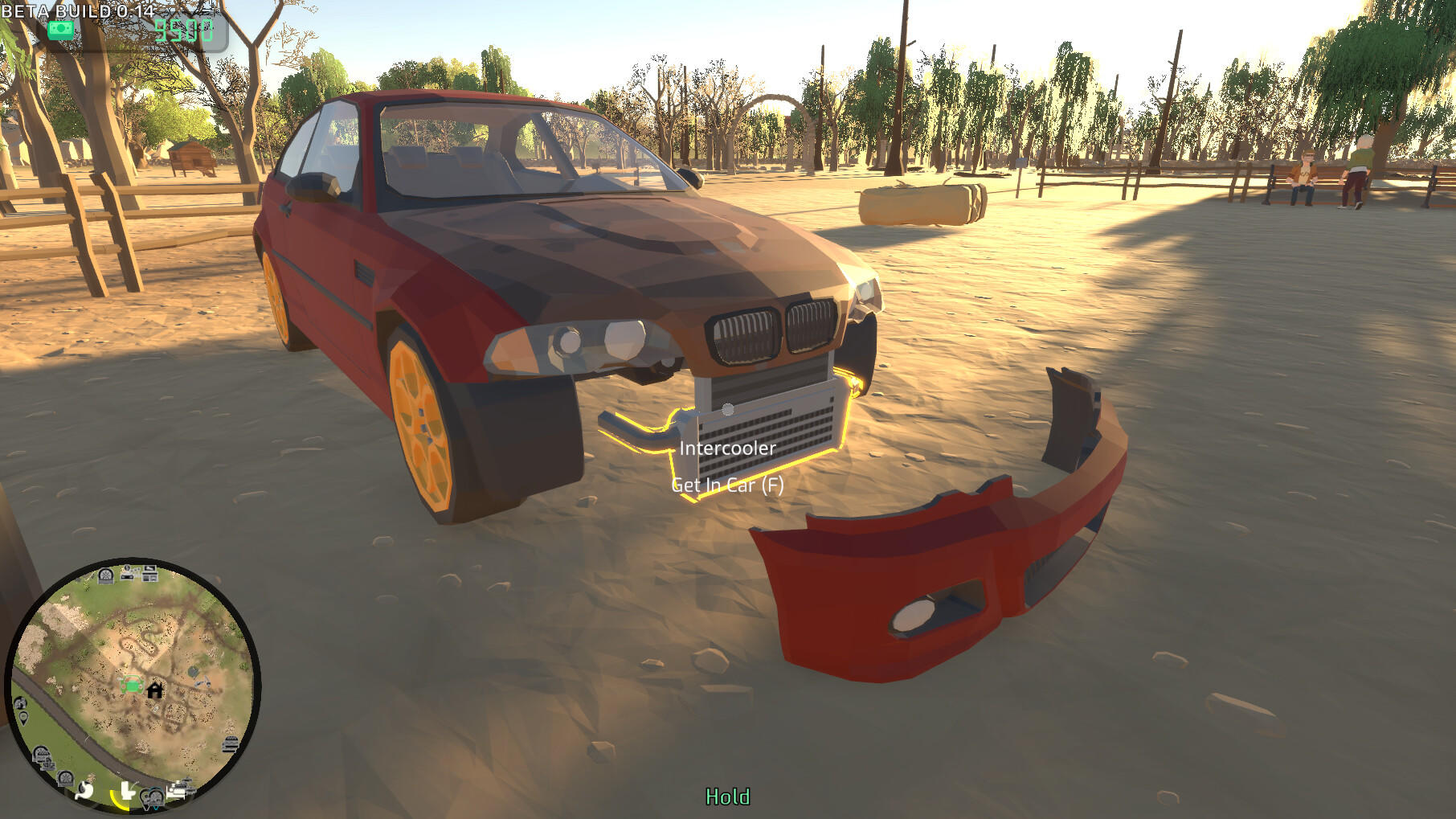Click the Hold prompt at screen bottom
This screenshot has height=819, width=1456.
(727, 798)
